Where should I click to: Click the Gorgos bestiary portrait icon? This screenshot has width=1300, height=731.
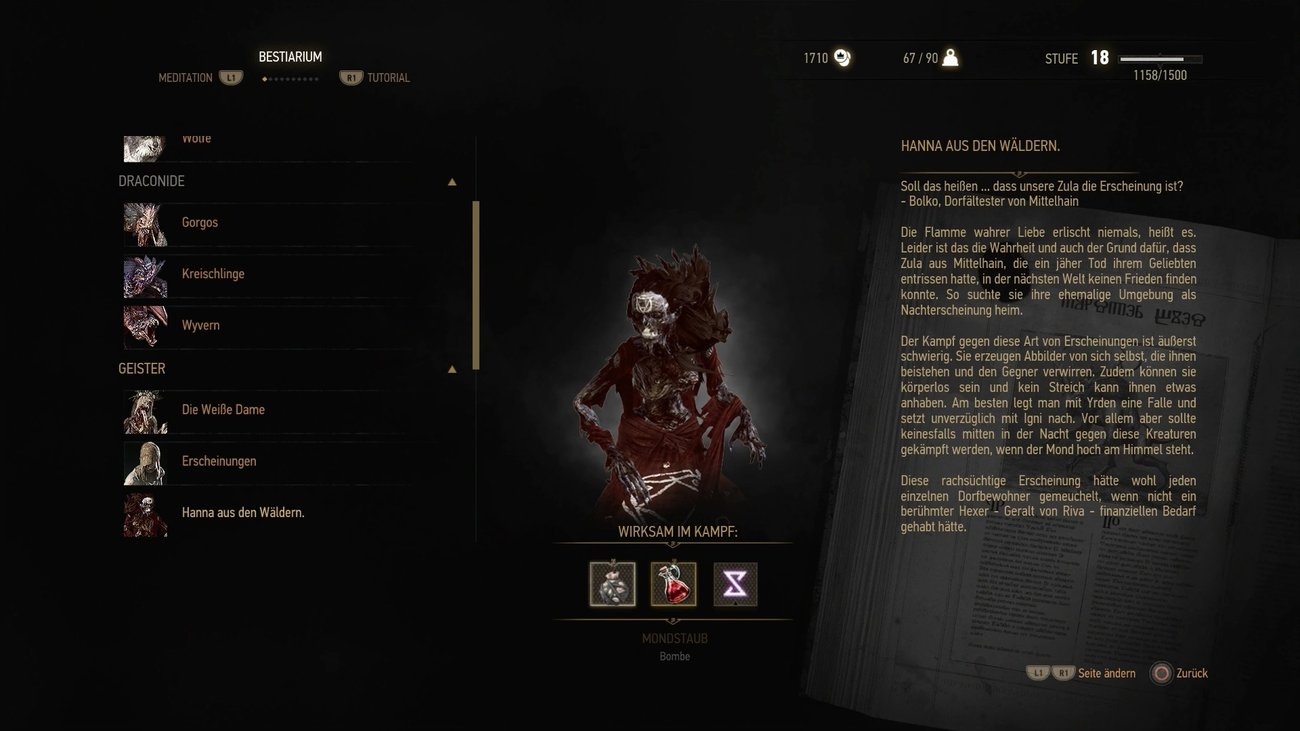(x=145, y=225)
